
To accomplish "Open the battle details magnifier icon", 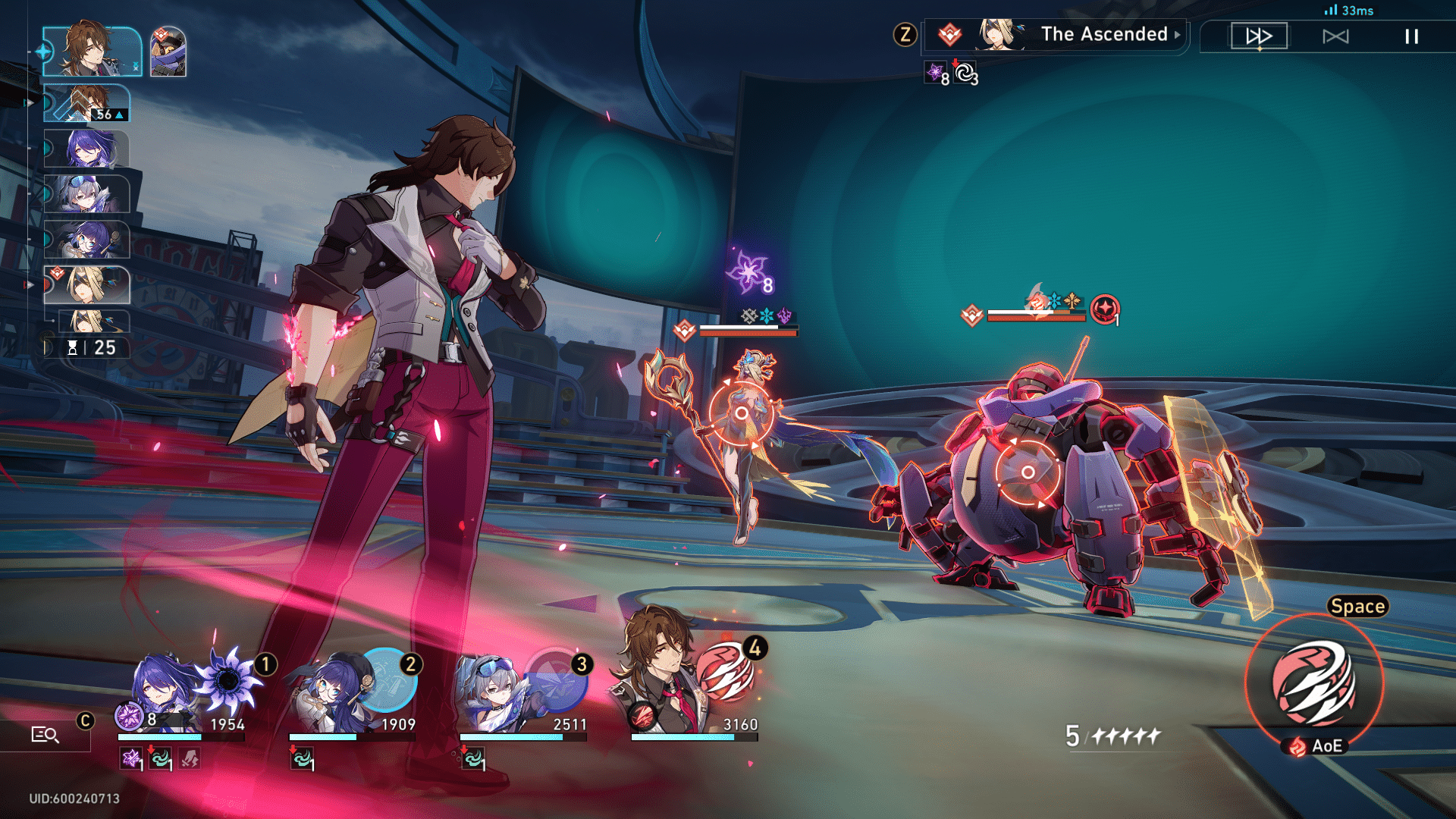I will point(45,734).
